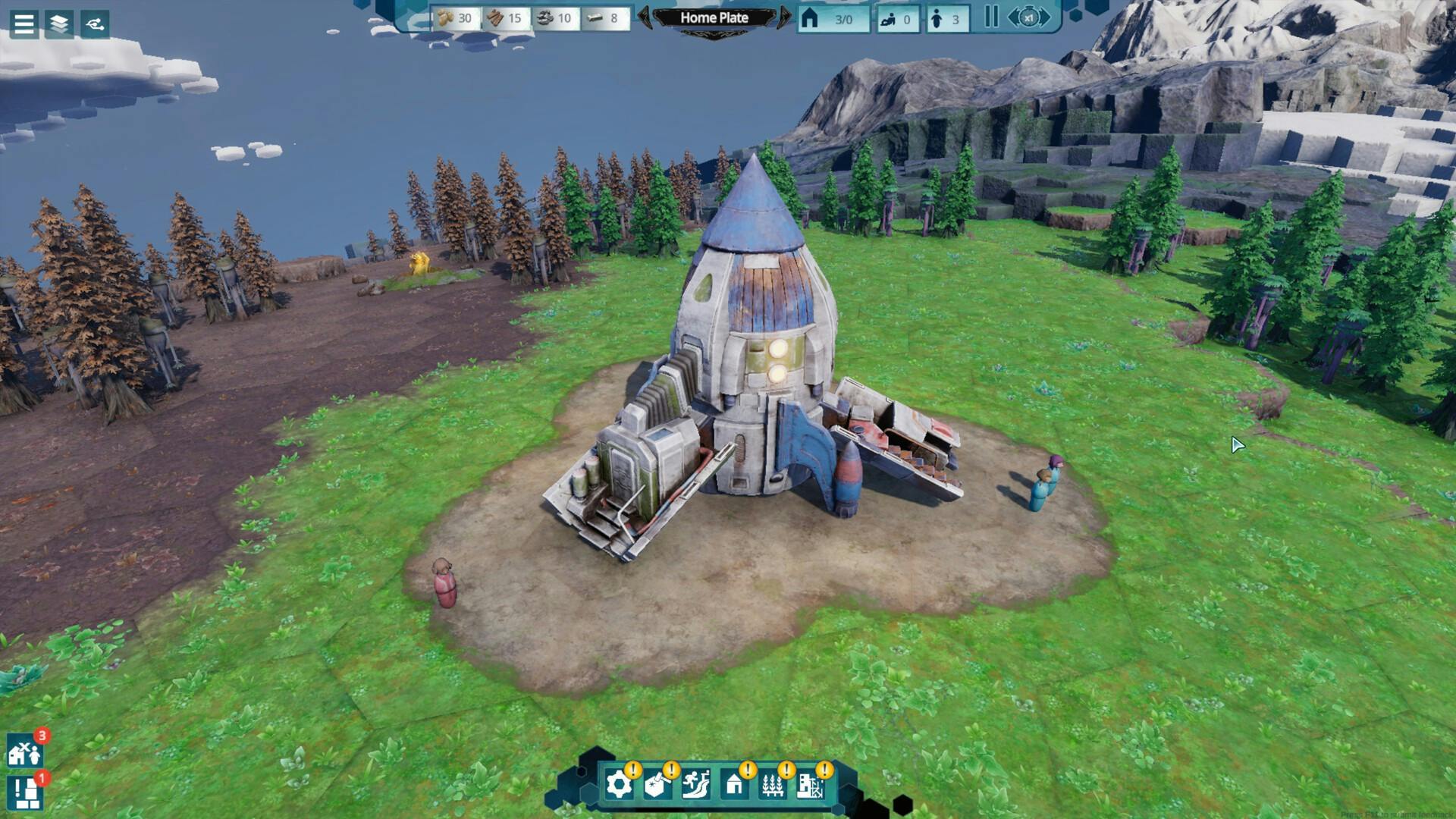Decrease game speed with left arrow
Screen dimensions: 1456x819
[1013, 17]
